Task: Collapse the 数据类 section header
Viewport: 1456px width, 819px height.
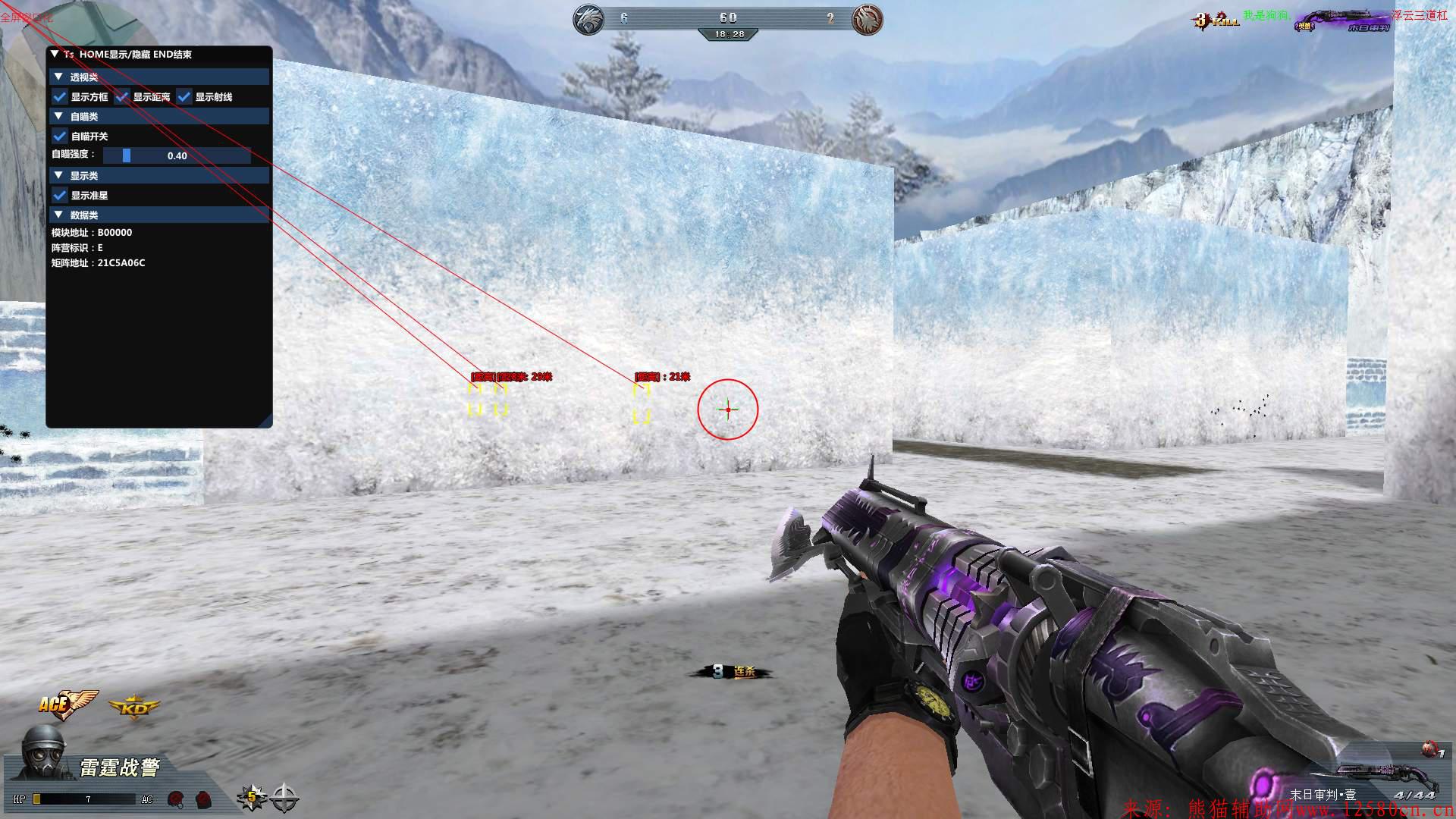Action: [x=58, y=215]
